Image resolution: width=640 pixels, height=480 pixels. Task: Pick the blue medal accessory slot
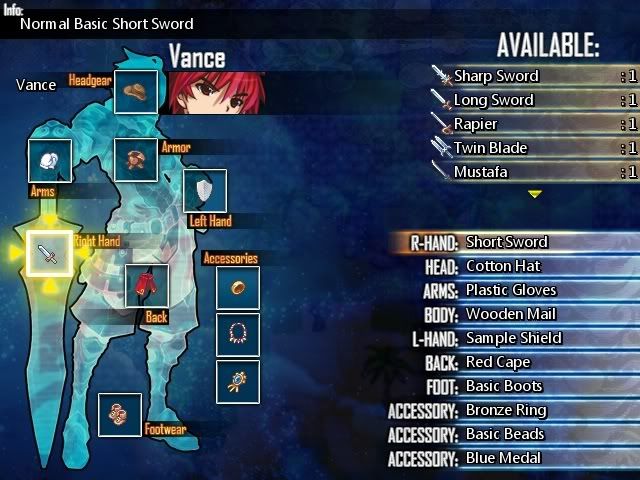(x=238, y=381)
